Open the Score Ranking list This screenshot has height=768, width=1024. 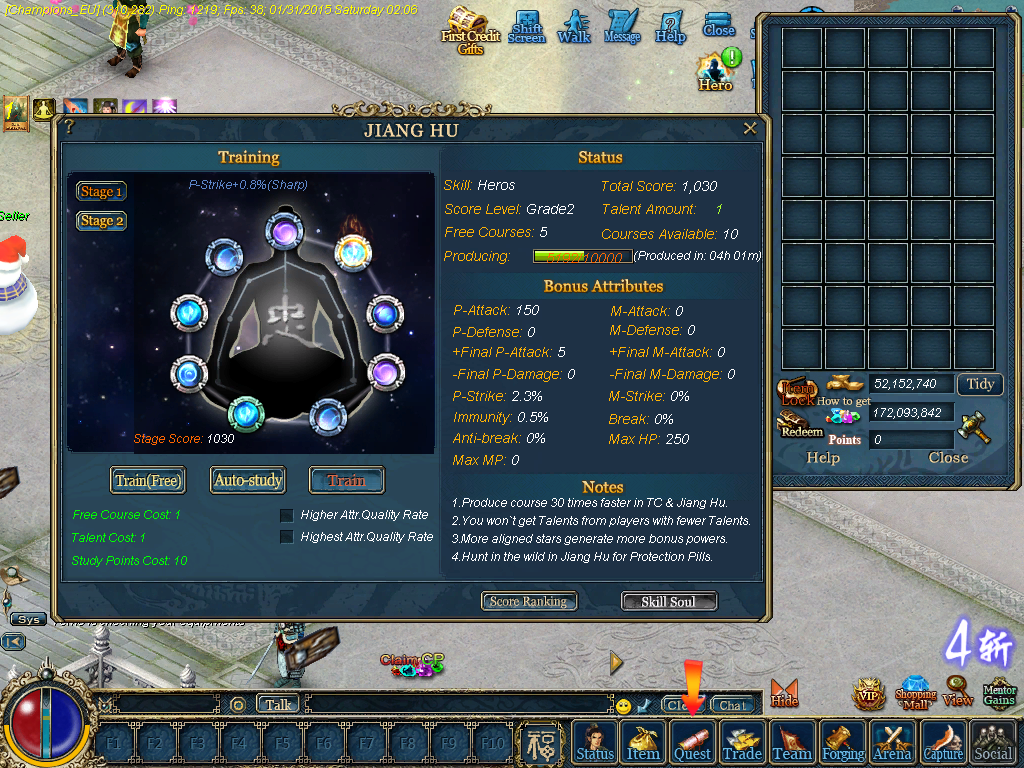528,601
